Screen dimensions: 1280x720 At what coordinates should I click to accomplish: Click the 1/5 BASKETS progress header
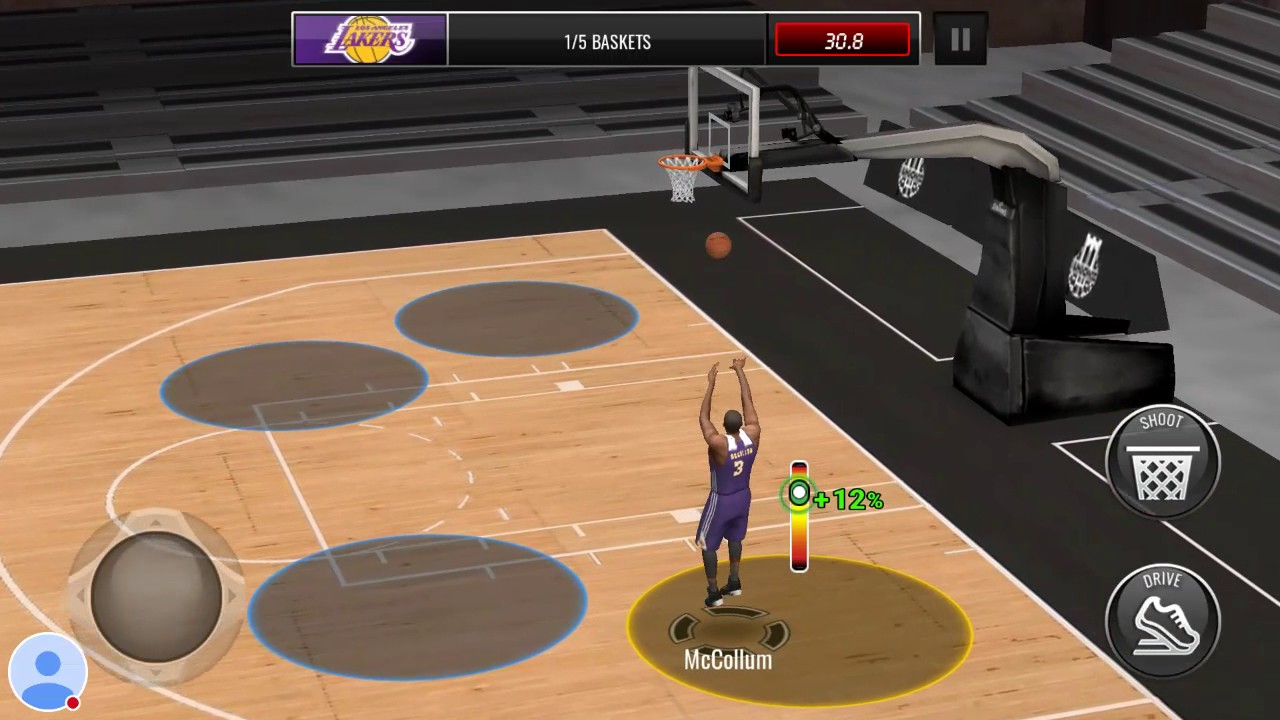tap(607, 42)
